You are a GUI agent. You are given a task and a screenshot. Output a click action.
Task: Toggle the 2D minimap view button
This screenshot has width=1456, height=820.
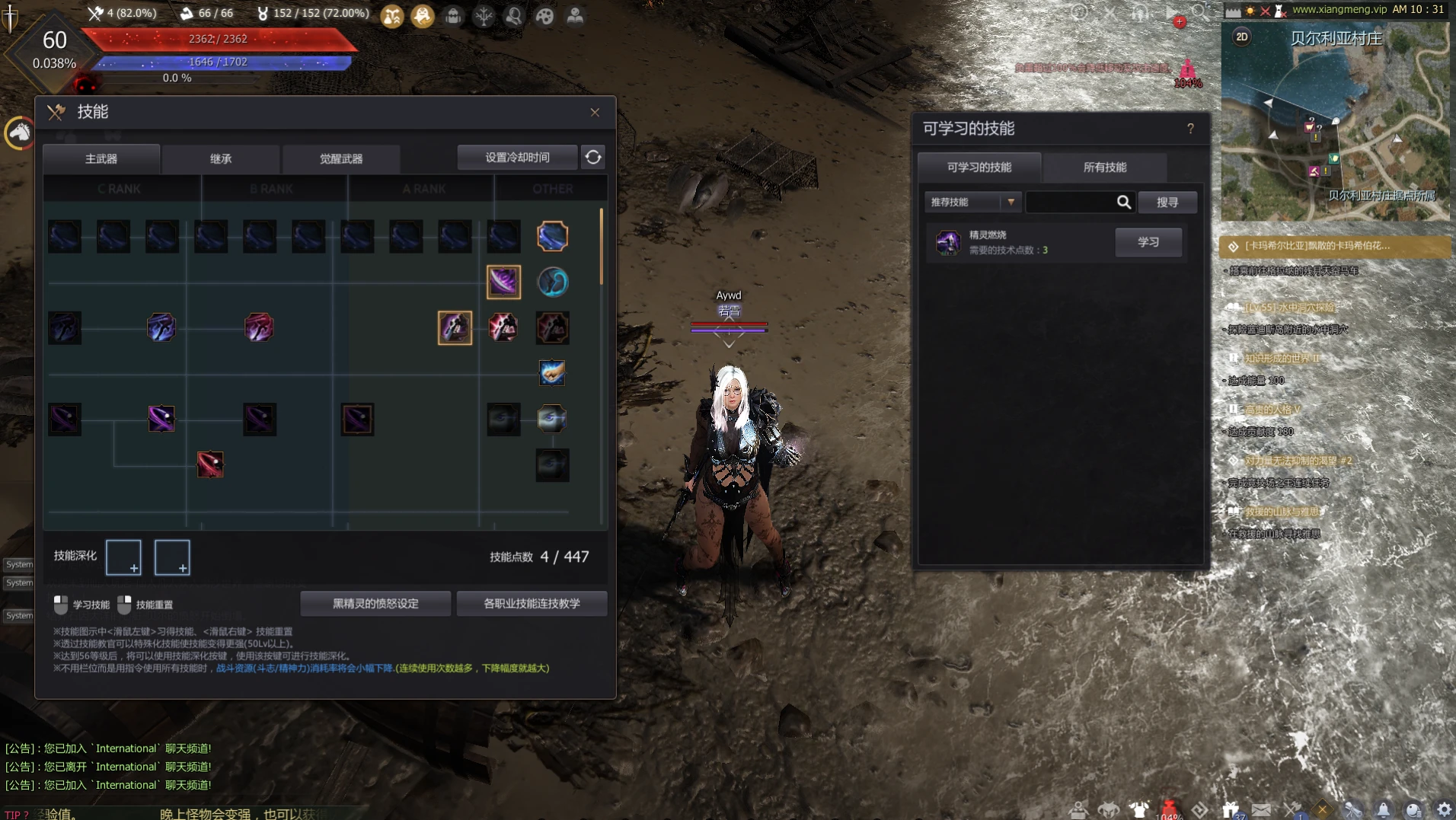(1241, 37)
